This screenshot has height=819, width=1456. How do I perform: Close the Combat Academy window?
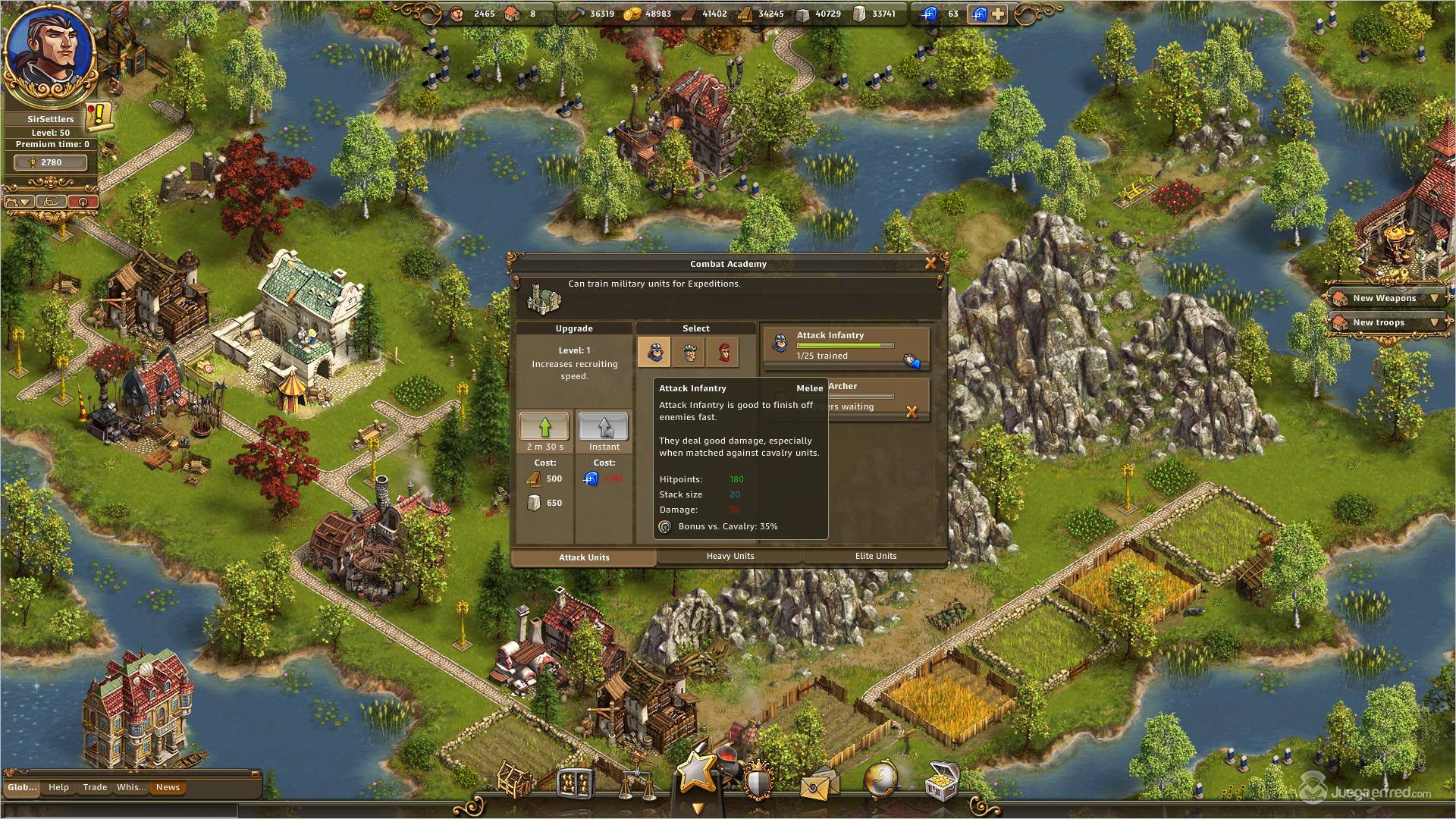(930, 263)
